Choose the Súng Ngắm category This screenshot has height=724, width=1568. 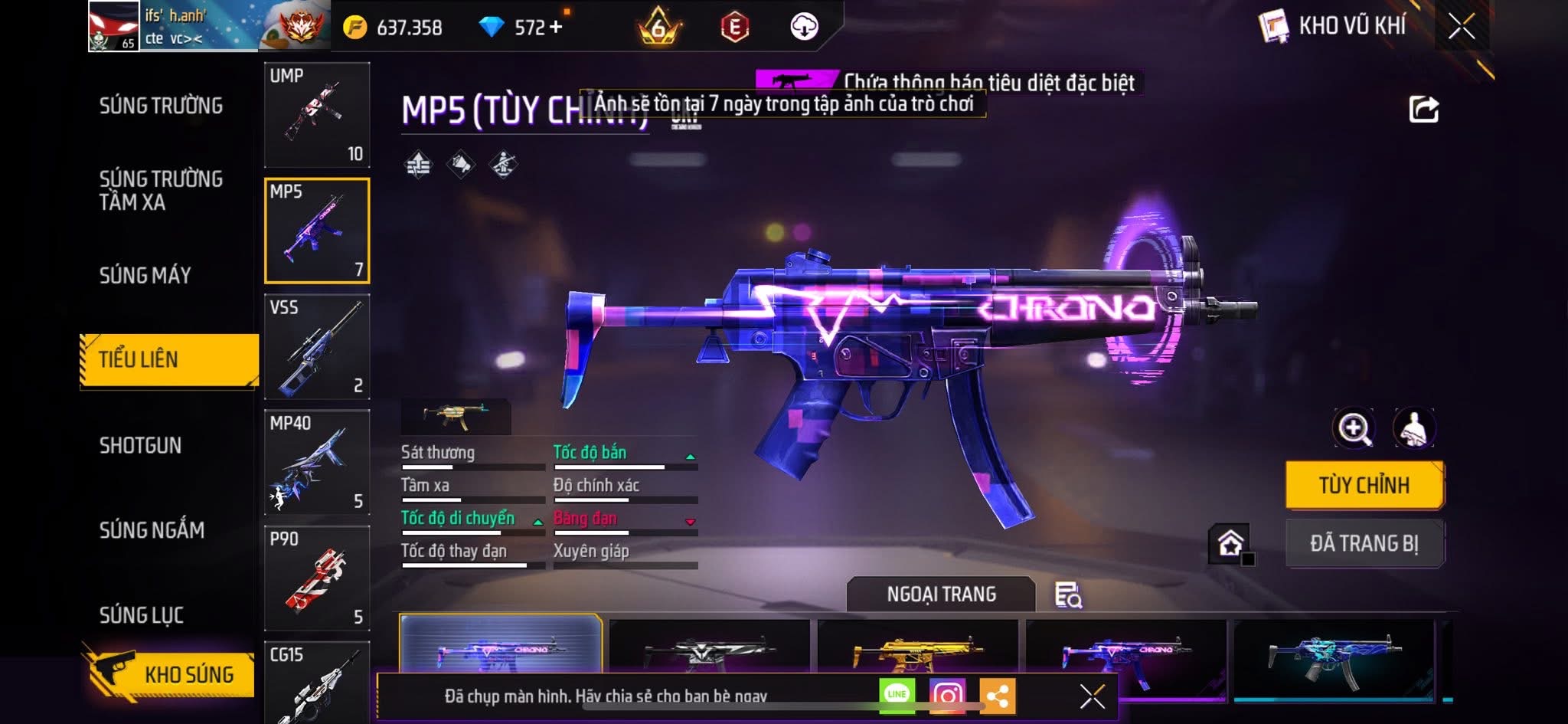tap(152, 529)
